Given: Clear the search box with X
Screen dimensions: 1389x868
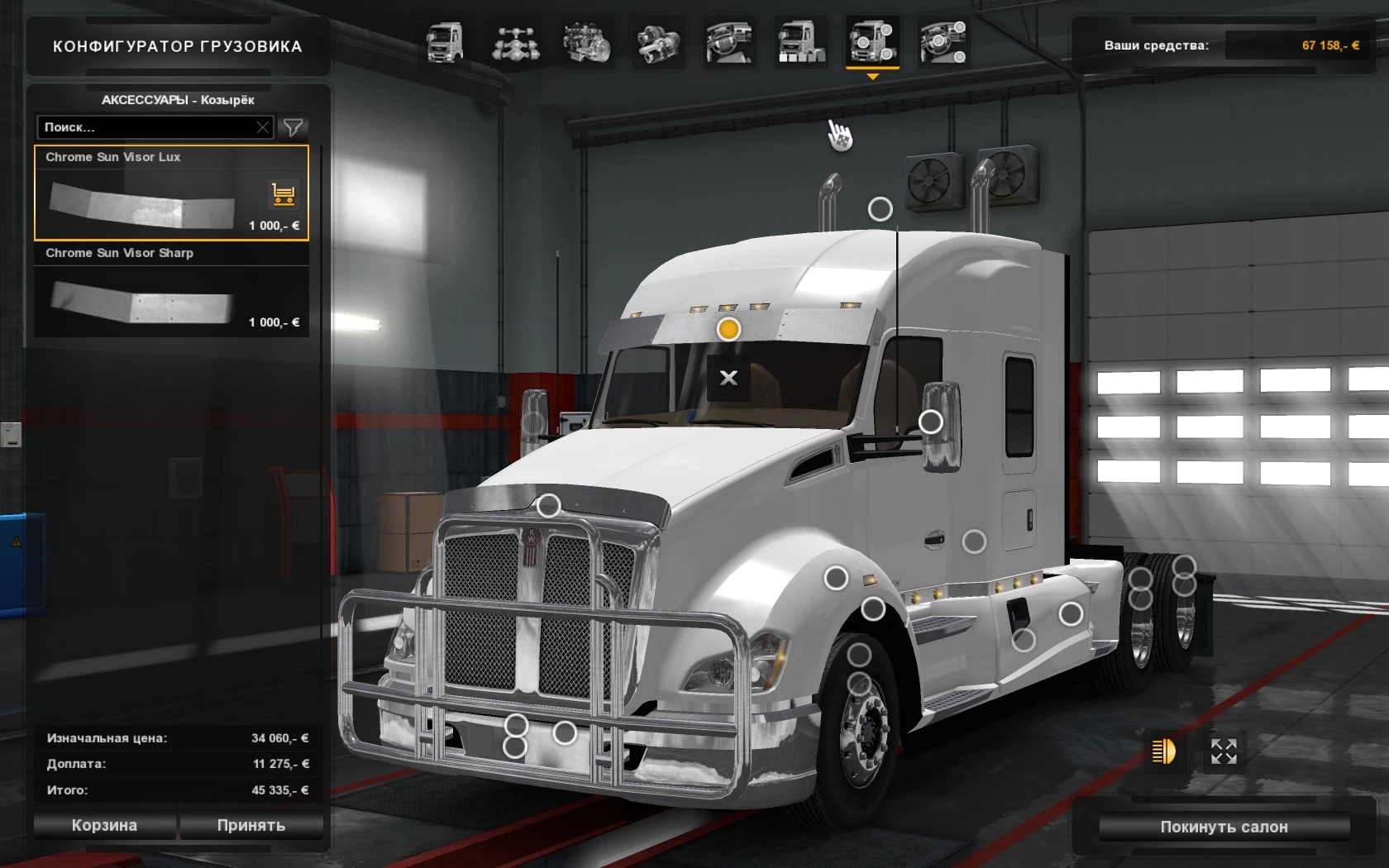Looking at the screenshot, I should pyautogui.click(x=263, y=127).
